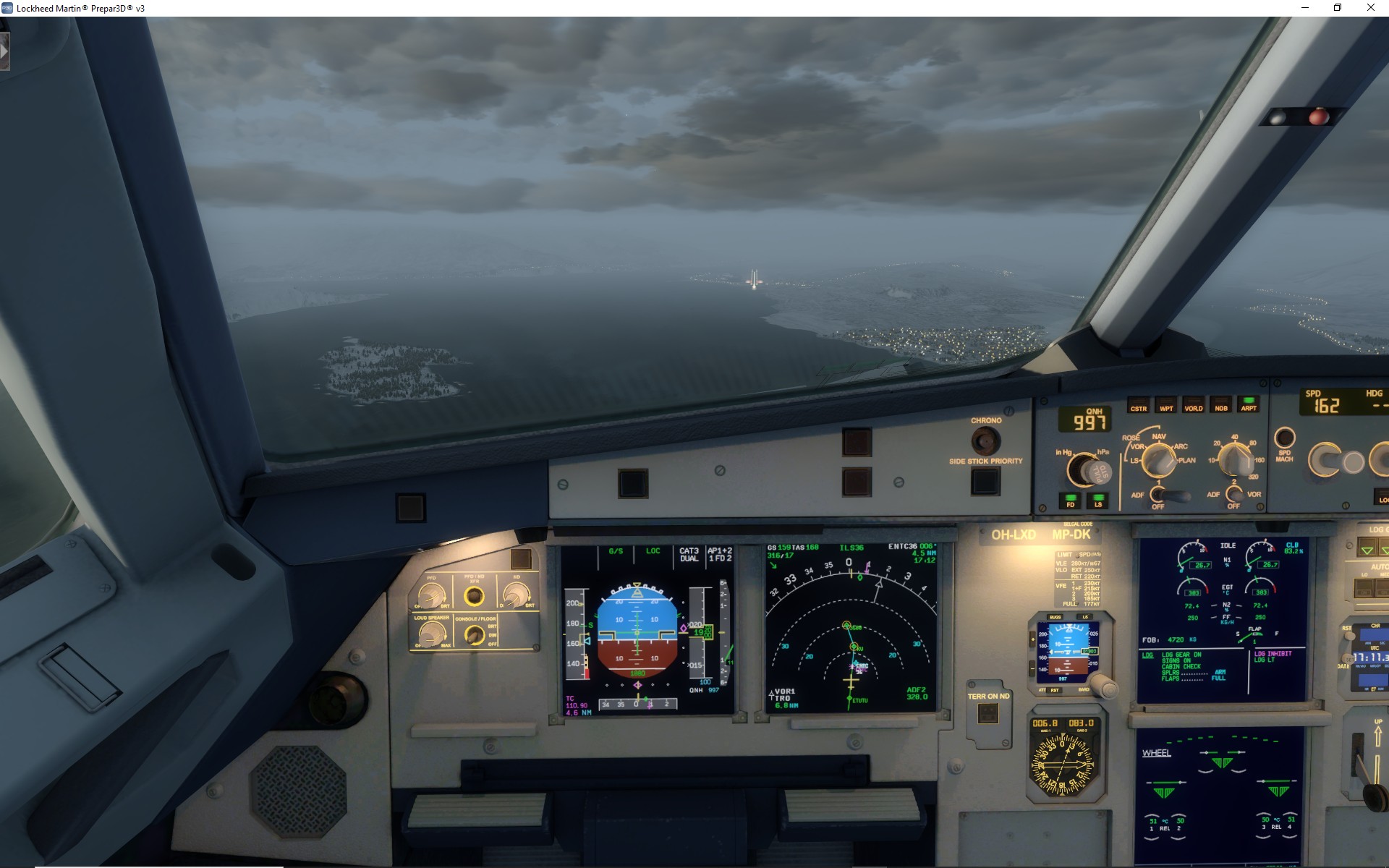Click the LOUD SPEAKER volume knob
The image size is (1389, 868).
(x=432, y=634)
